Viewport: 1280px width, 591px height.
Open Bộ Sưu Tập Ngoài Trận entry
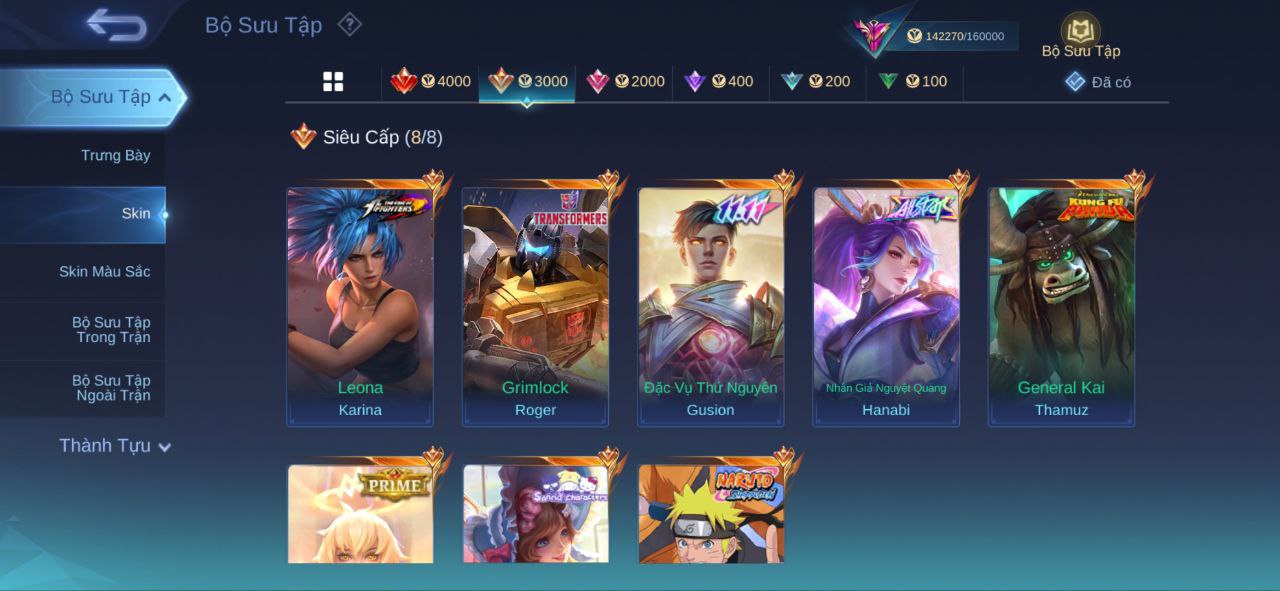[110, 387]
